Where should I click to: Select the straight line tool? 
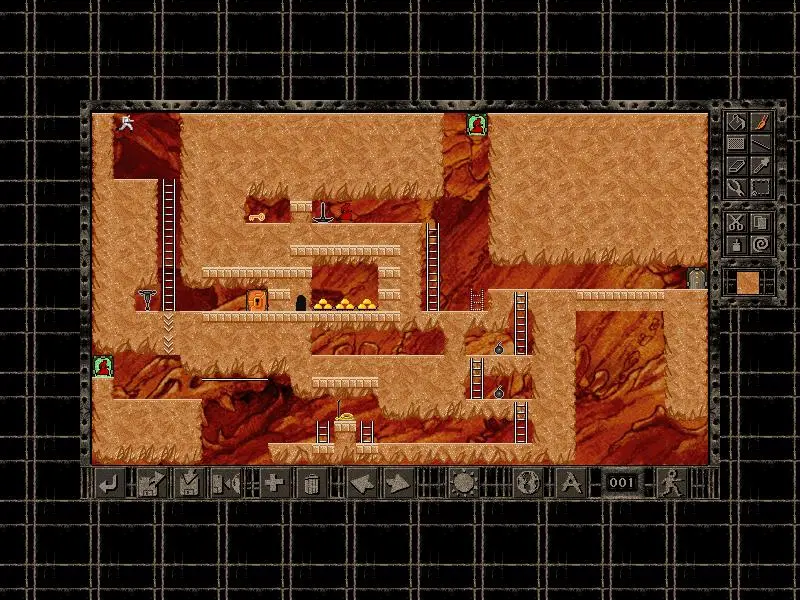761,143
